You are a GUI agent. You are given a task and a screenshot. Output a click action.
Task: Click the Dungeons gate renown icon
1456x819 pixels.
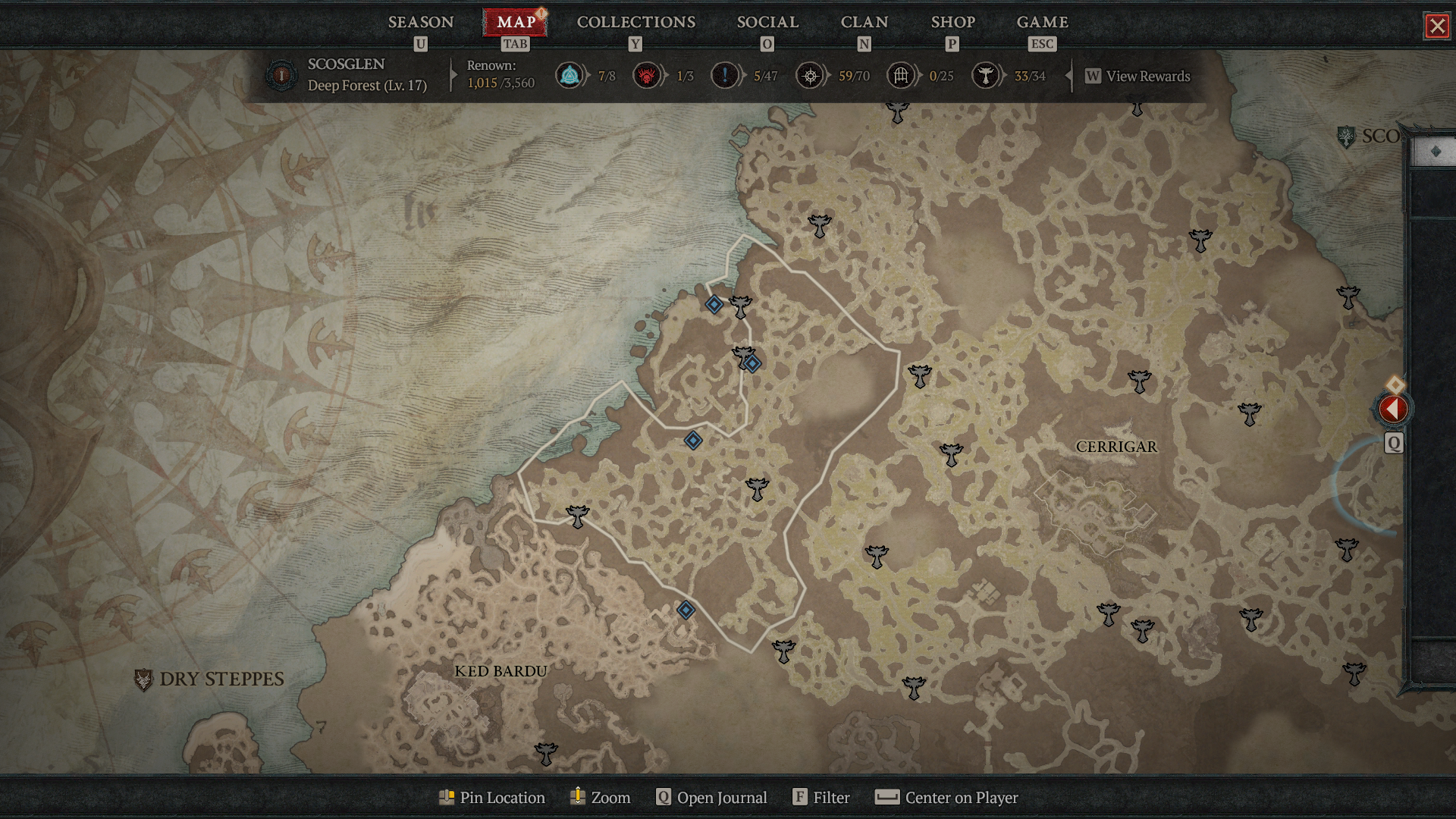pyautogui.click(x=901, y=76)
